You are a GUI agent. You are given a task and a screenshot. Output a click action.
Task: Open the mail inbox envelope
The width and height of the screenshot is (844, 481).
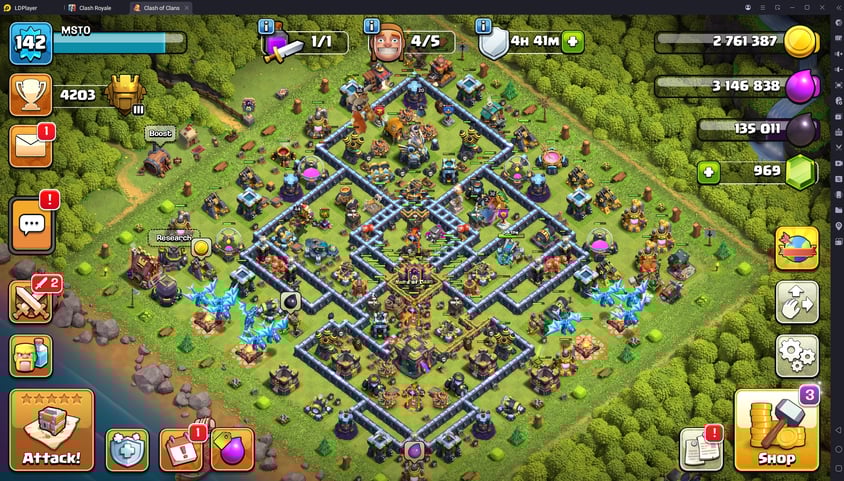[30, 146]
